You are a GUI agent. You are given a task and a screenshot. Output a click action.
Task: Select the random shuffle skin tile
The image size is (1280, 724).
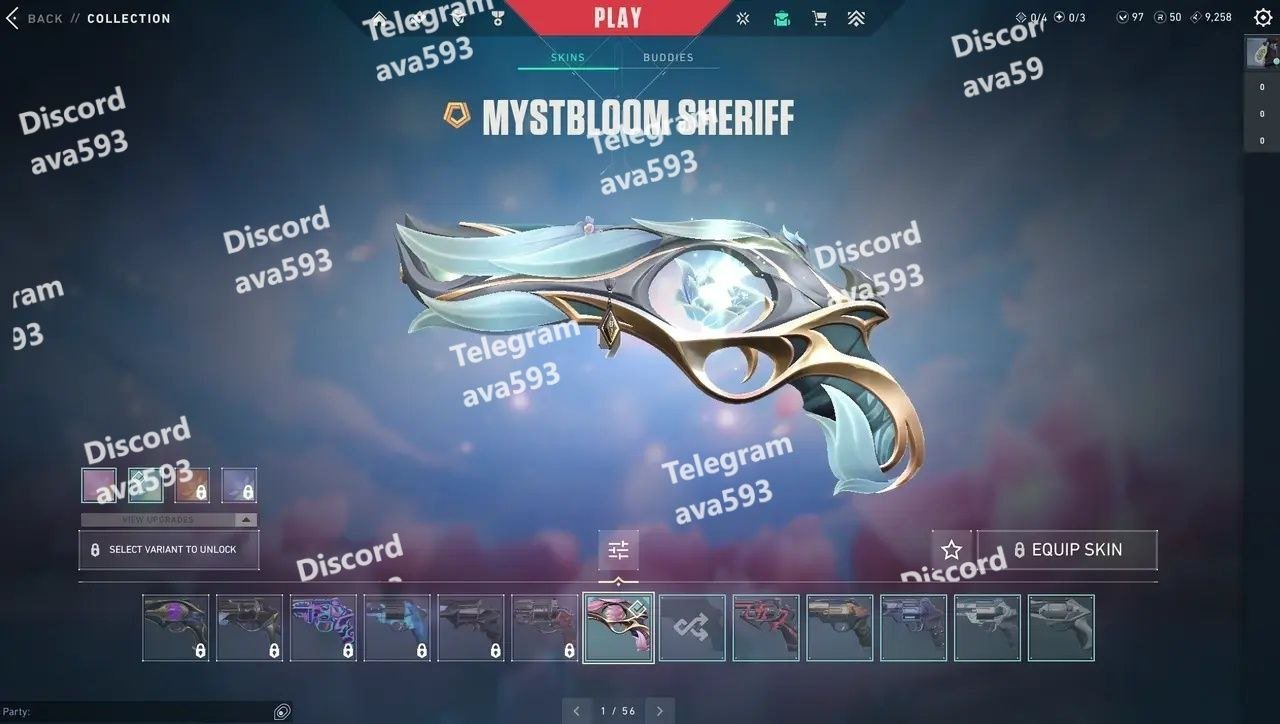tap(692, 628)
